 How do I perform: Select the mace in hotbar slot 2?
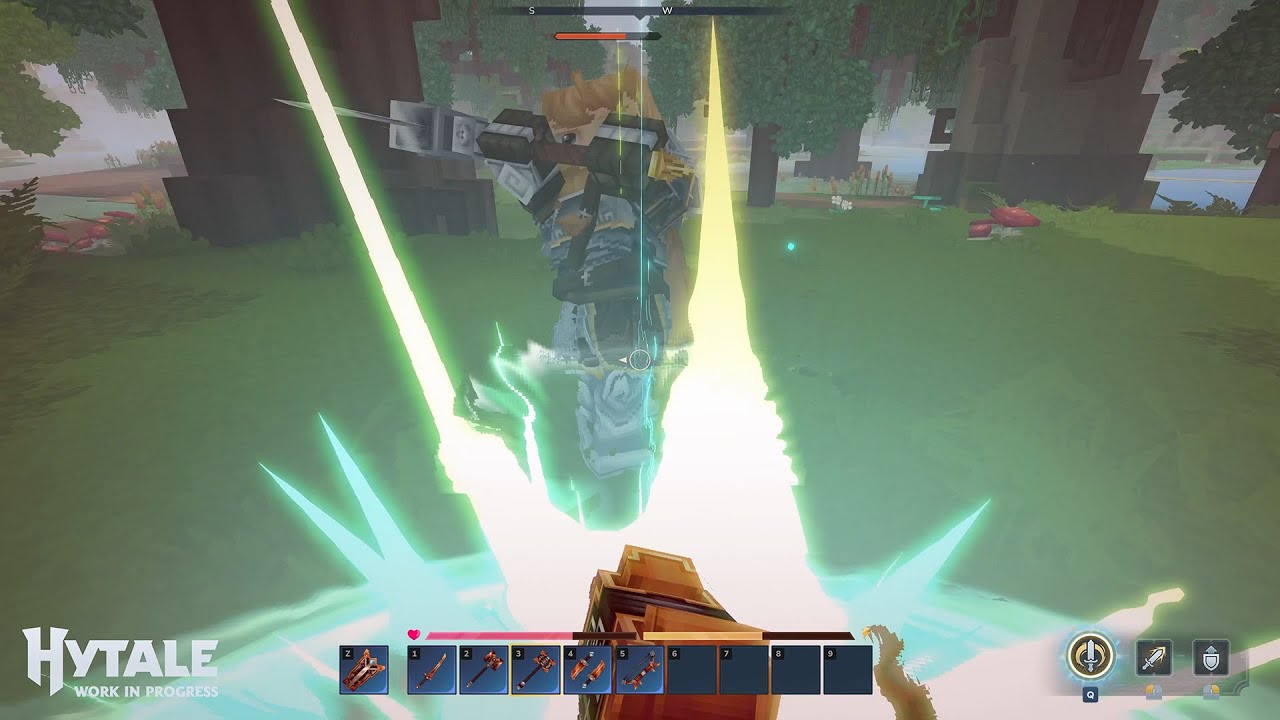coord(484,668)
